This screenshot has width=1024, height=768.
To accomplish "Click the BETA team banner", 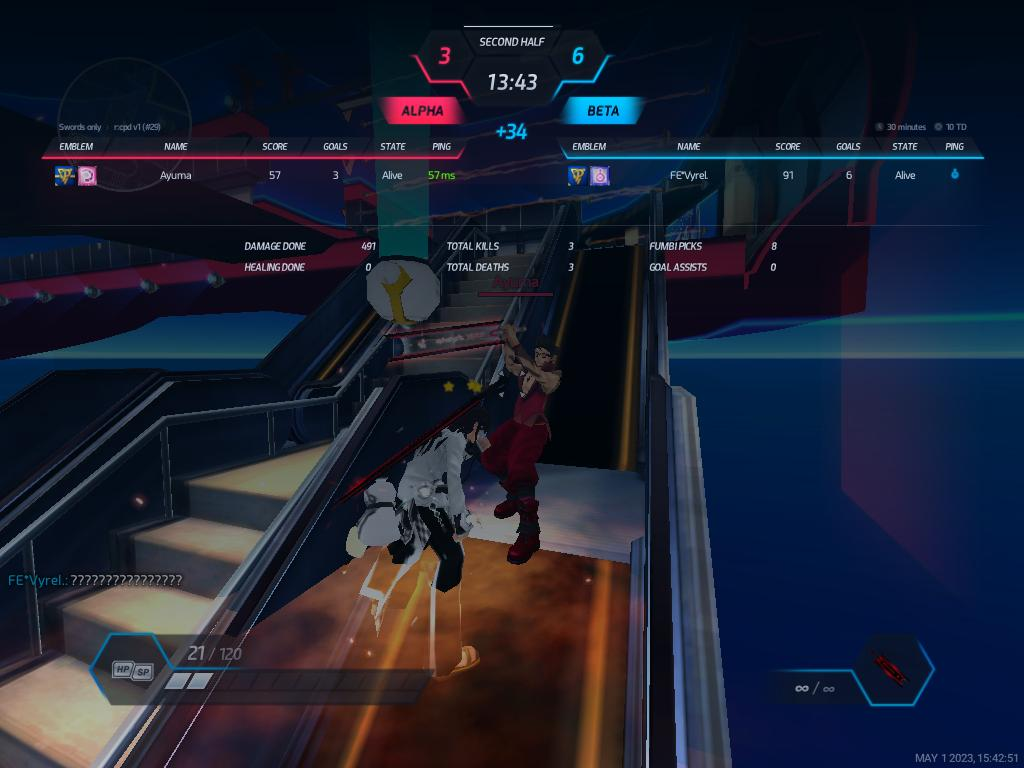I will (x=602, y=111).
